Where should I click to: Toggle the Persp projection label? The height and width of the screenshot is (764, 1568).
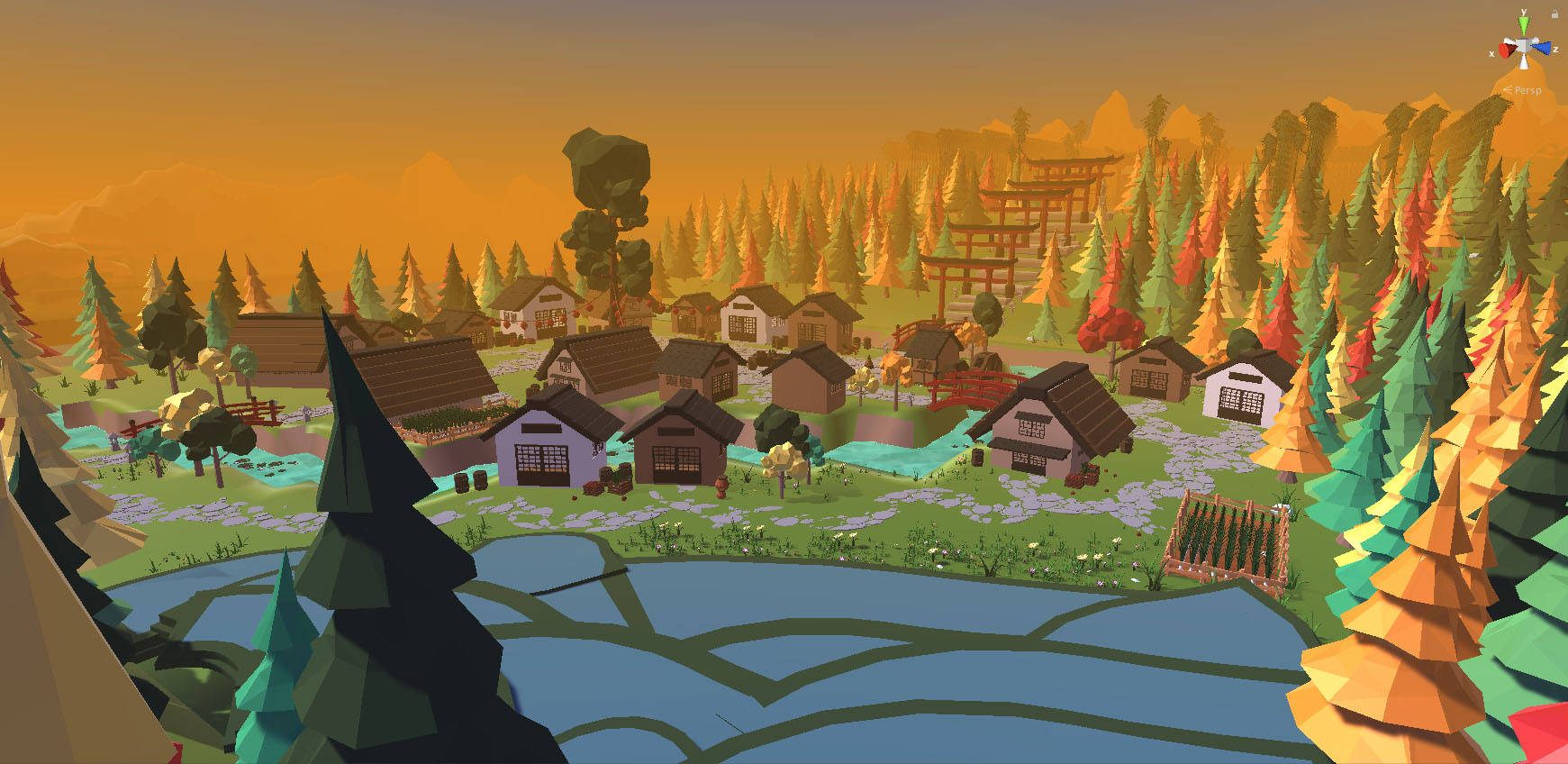[1527, 90]
